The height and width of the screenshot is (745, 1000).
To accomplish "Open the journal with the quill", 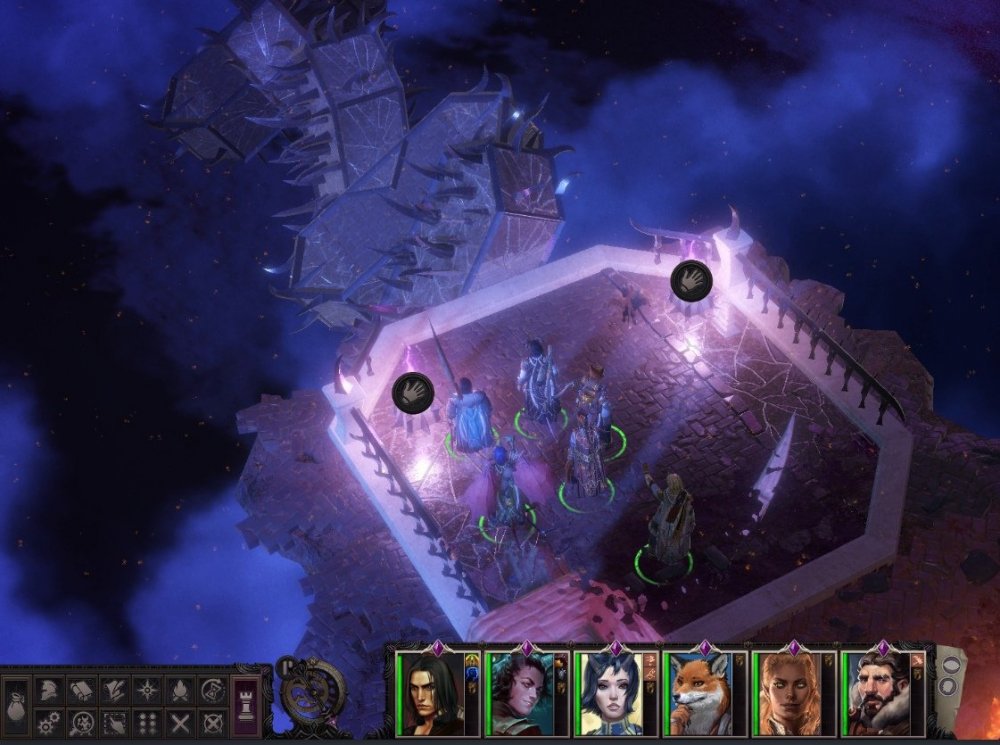I will (114, 690).
